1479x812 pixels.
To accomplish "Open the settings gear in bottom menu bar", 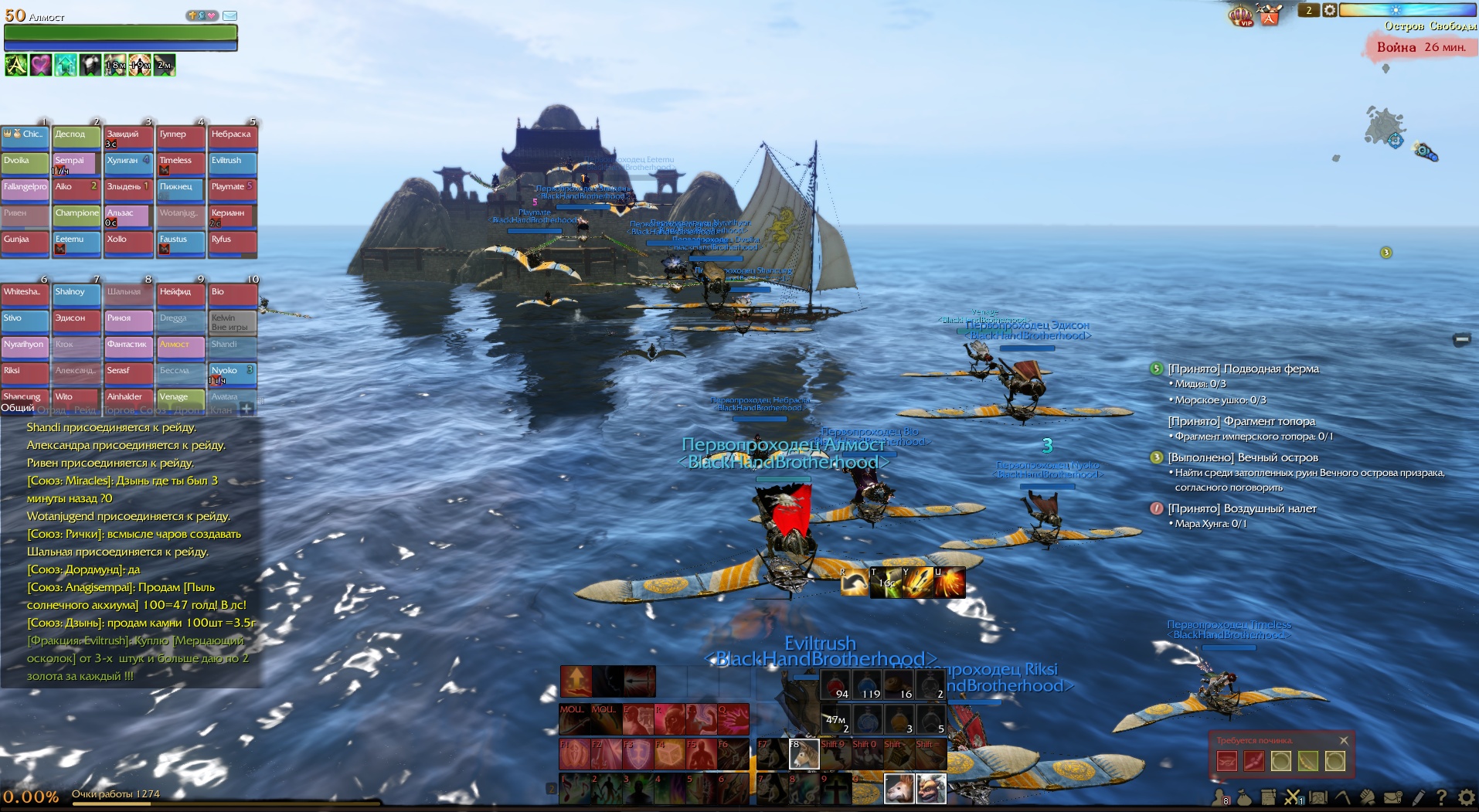I will click(x=1466, y=797).
